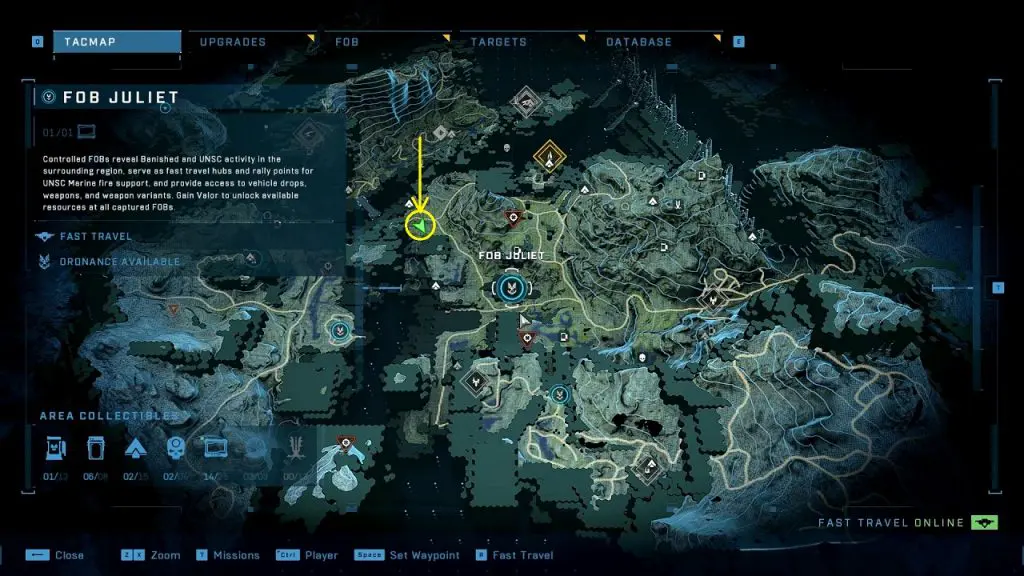Select the green arrow marker circled in yellow
This screenshot has height=576, width=1024.
422,227
